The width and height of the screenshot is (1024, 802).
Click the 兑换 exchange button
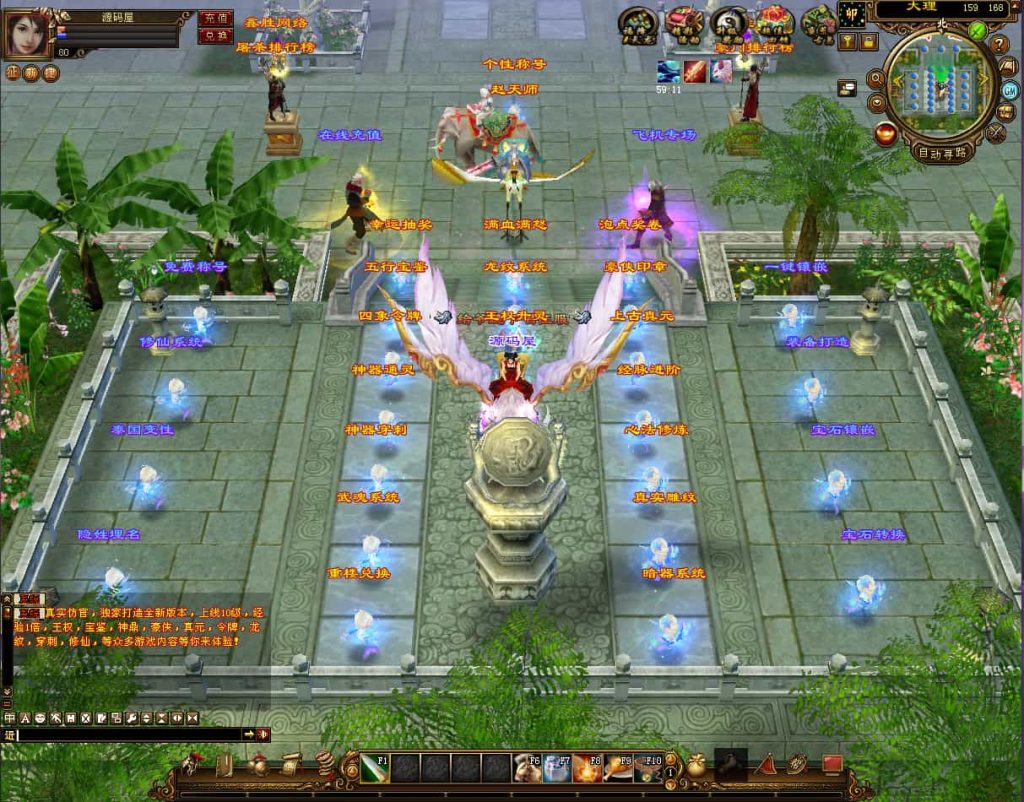(x=213, y=36)
